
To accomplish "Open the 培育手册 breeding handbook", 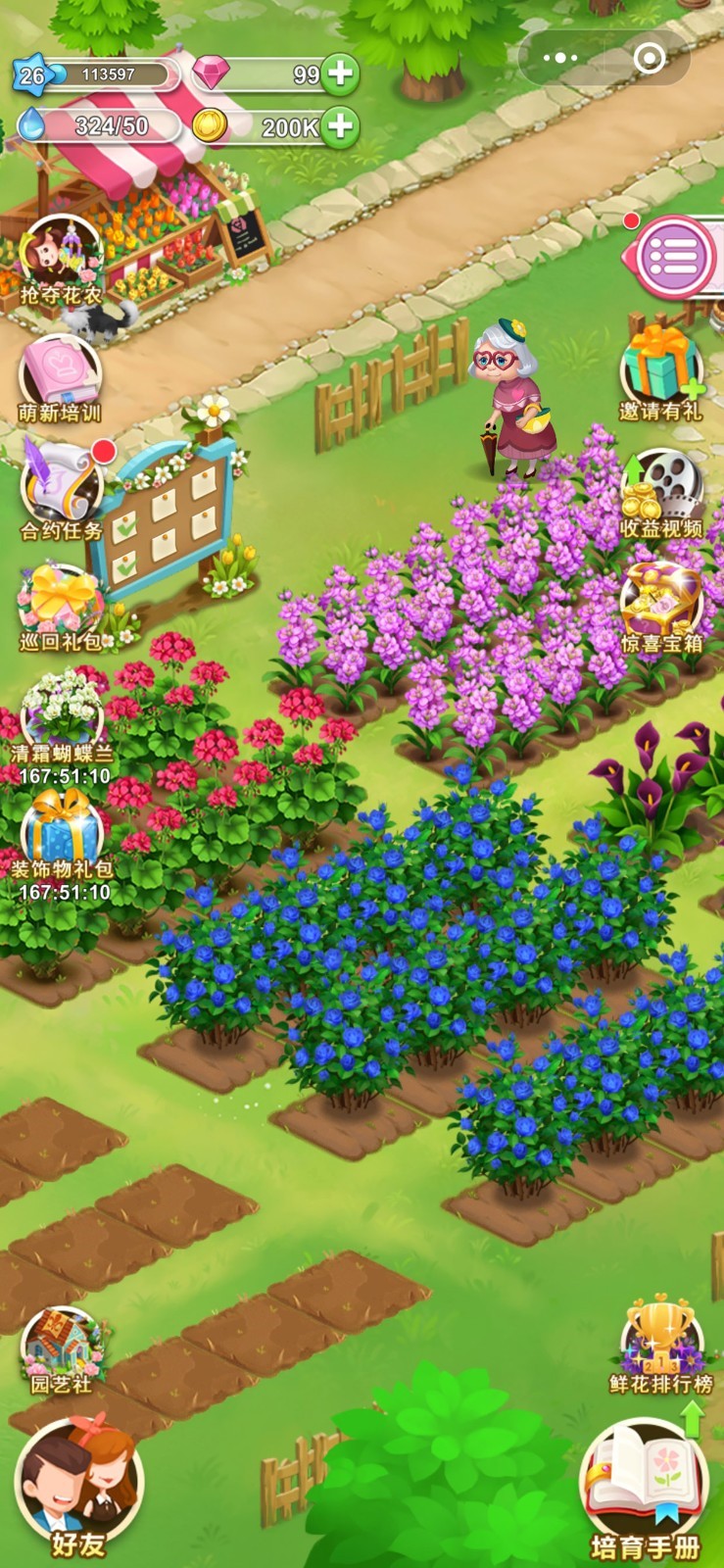I will [x=645, y=1485].
